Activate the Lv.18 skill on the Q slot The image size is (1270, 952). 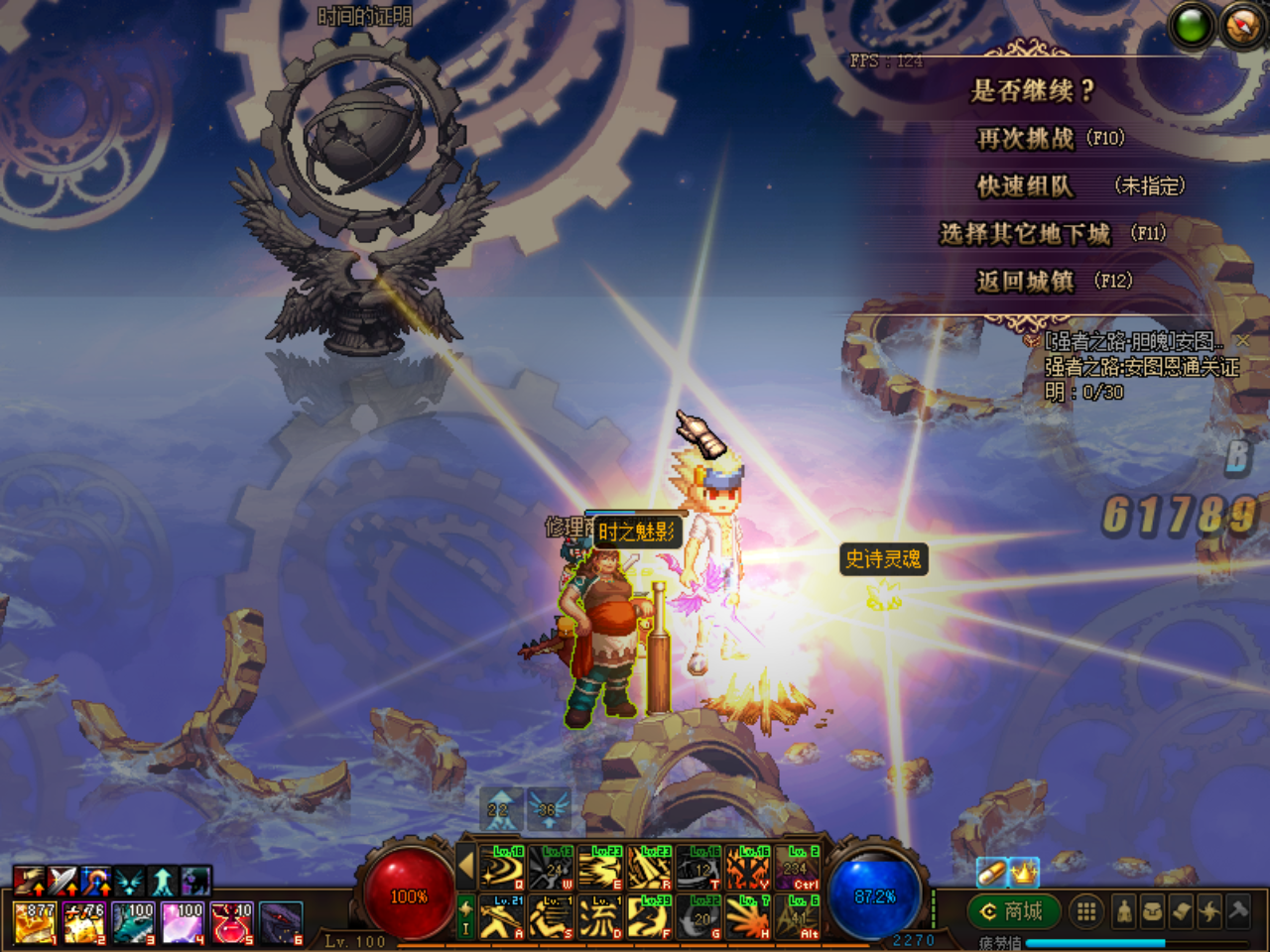click(x=503, y=869)
